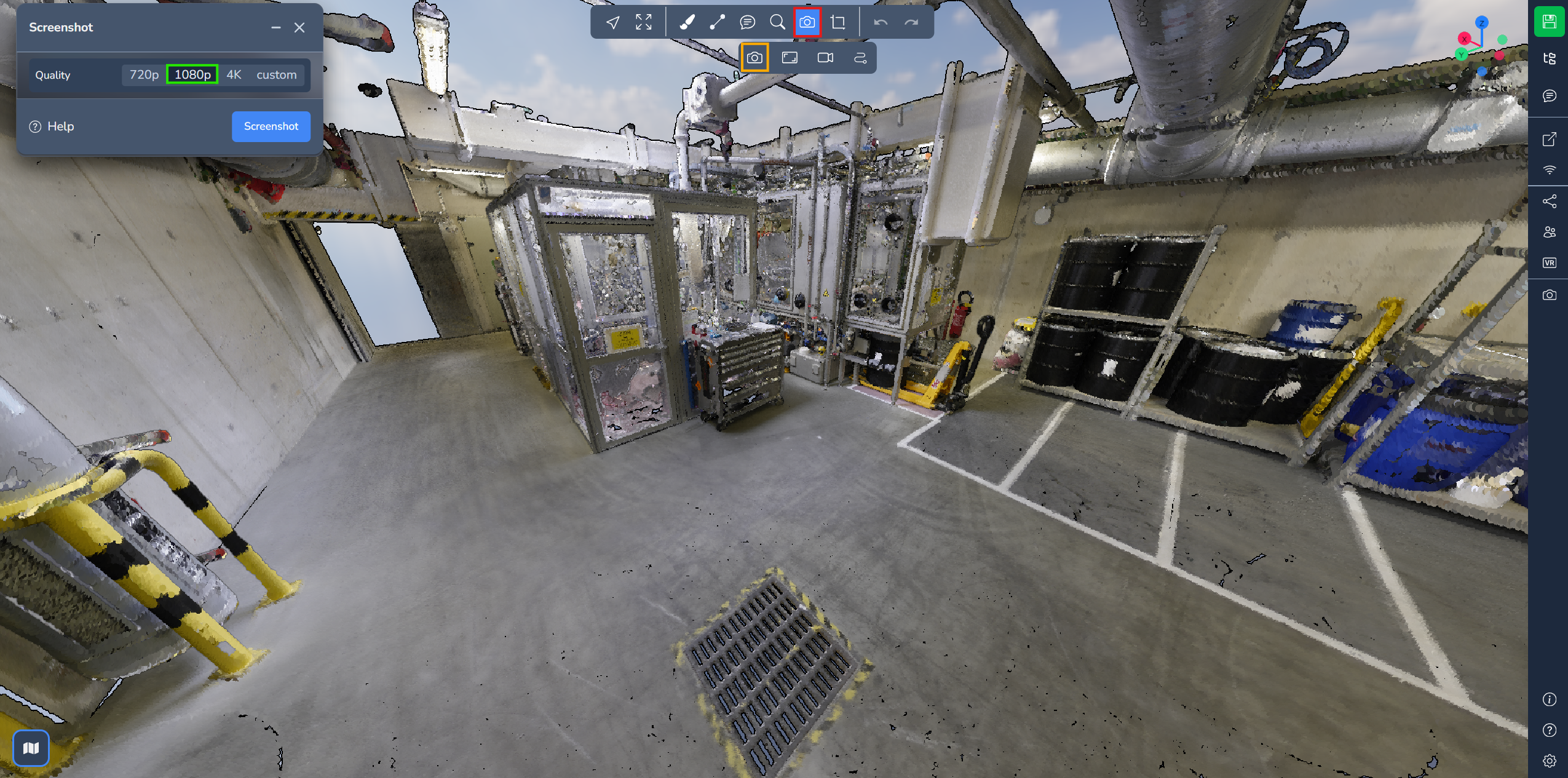Open the share options icon
Image resolution: width=1568 pixels, height=778 pixels.
pos(1549,201)
